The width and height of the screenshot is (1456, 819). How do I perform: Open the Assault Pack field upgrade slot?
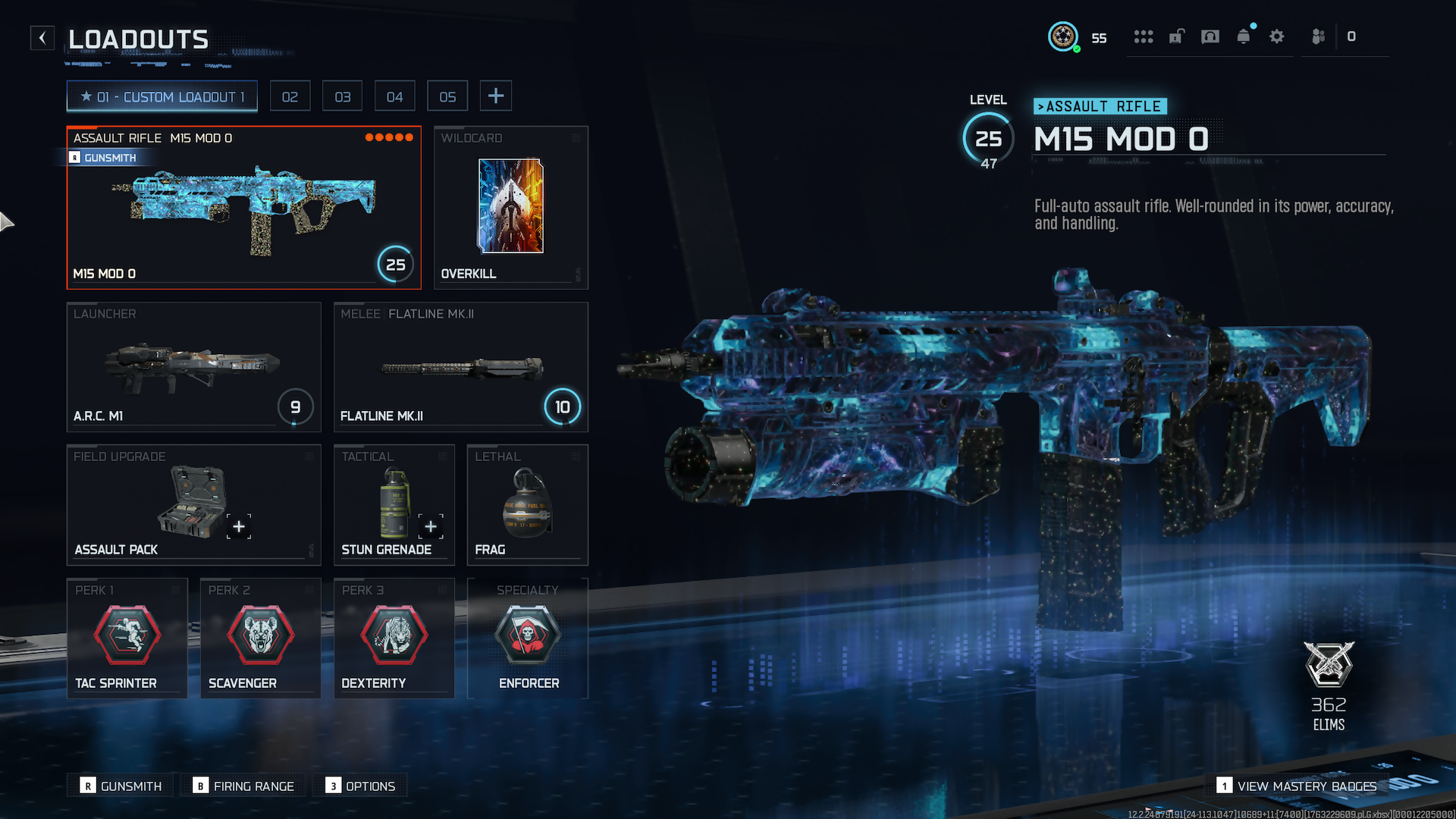(193, 505)
